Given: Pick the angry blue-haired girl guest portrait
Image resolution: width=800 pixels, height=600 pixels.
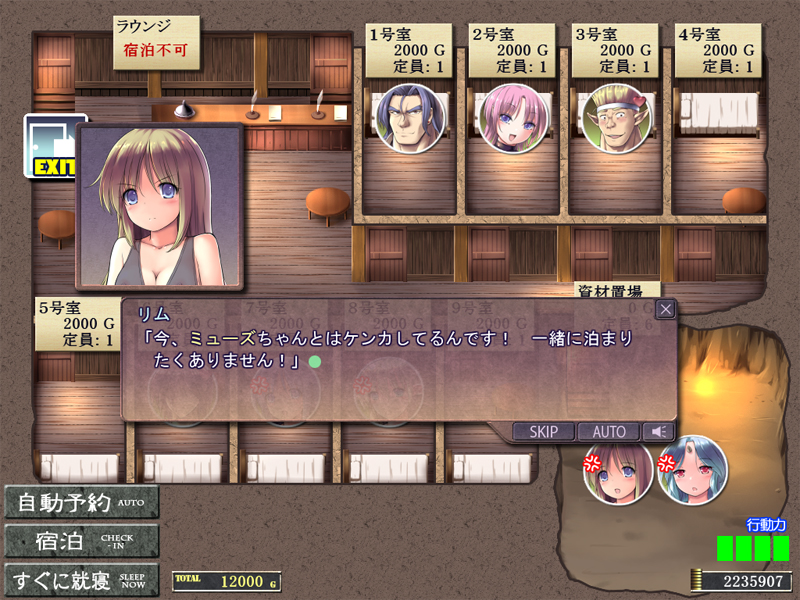Looking at the screenshot, I should click(x=692, y=470).
